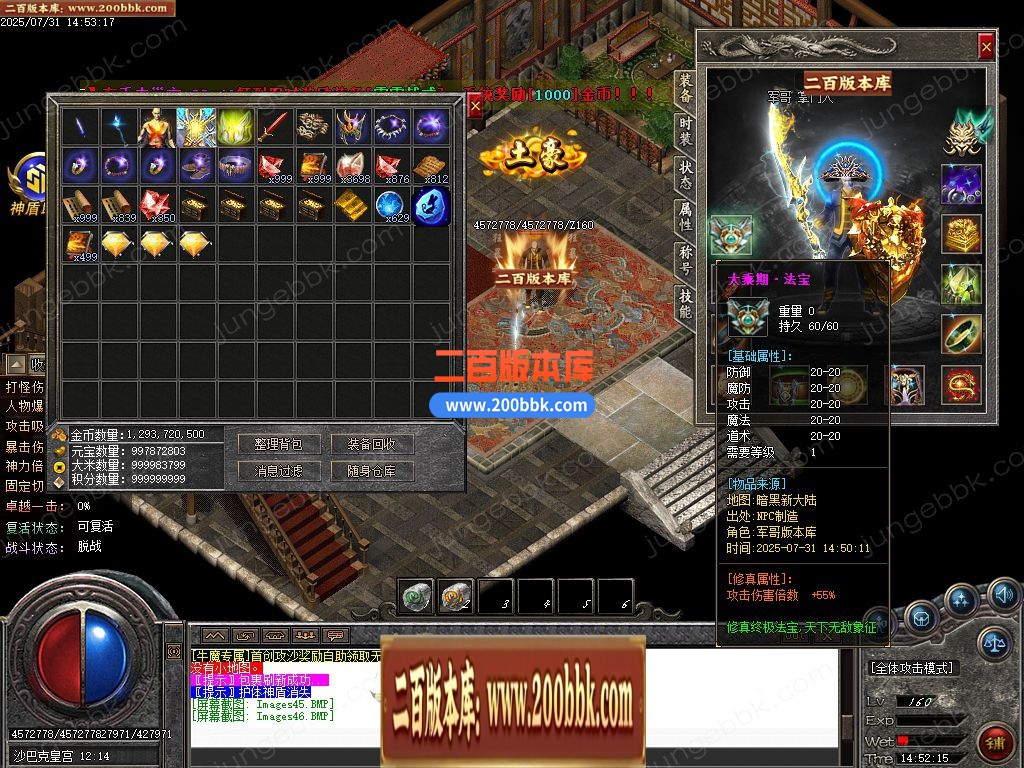Close the character equipment panel
The height and width of the screenshot is (768, 1024).
click(986, 46)
